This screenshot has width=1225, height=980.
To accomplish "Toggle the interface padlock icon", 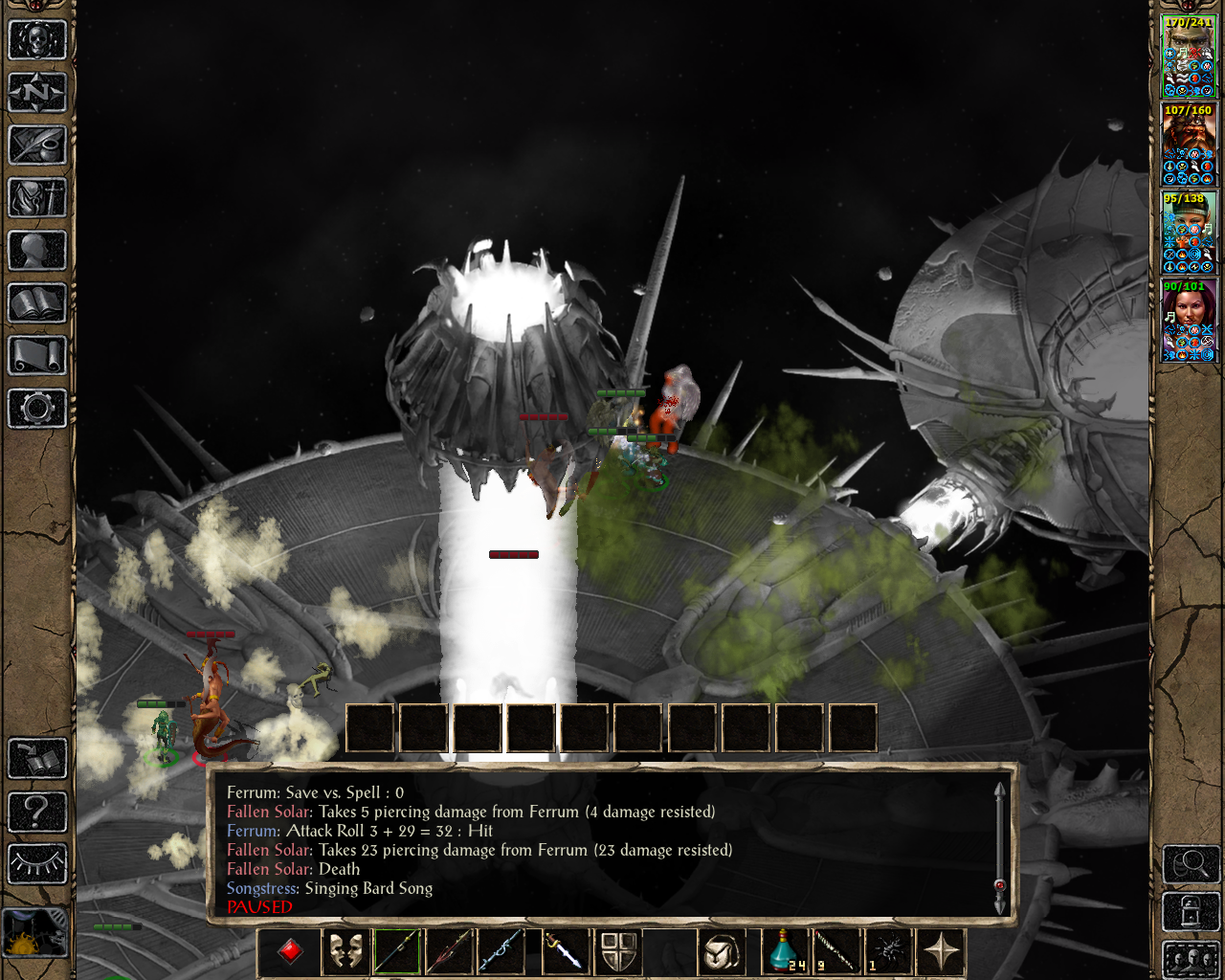I will (1190, 912).
